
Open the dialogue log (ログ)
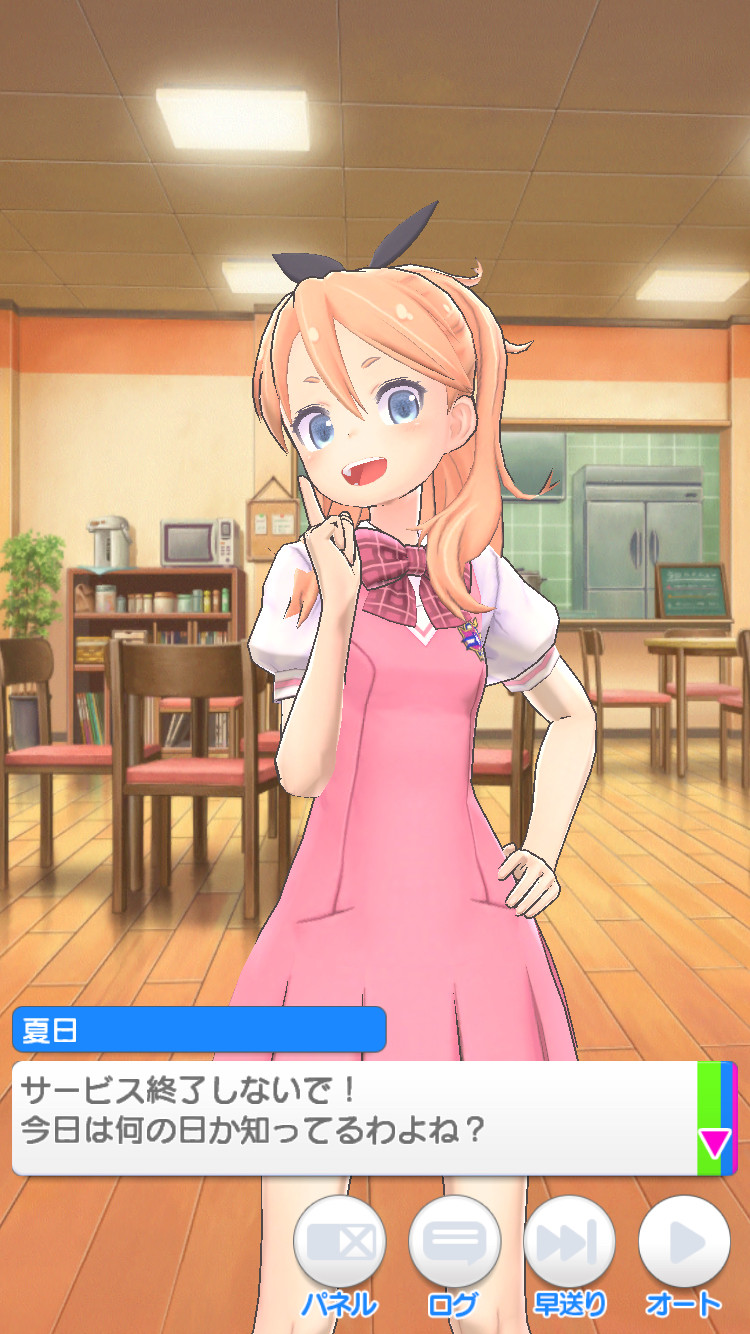(454, 1242)
